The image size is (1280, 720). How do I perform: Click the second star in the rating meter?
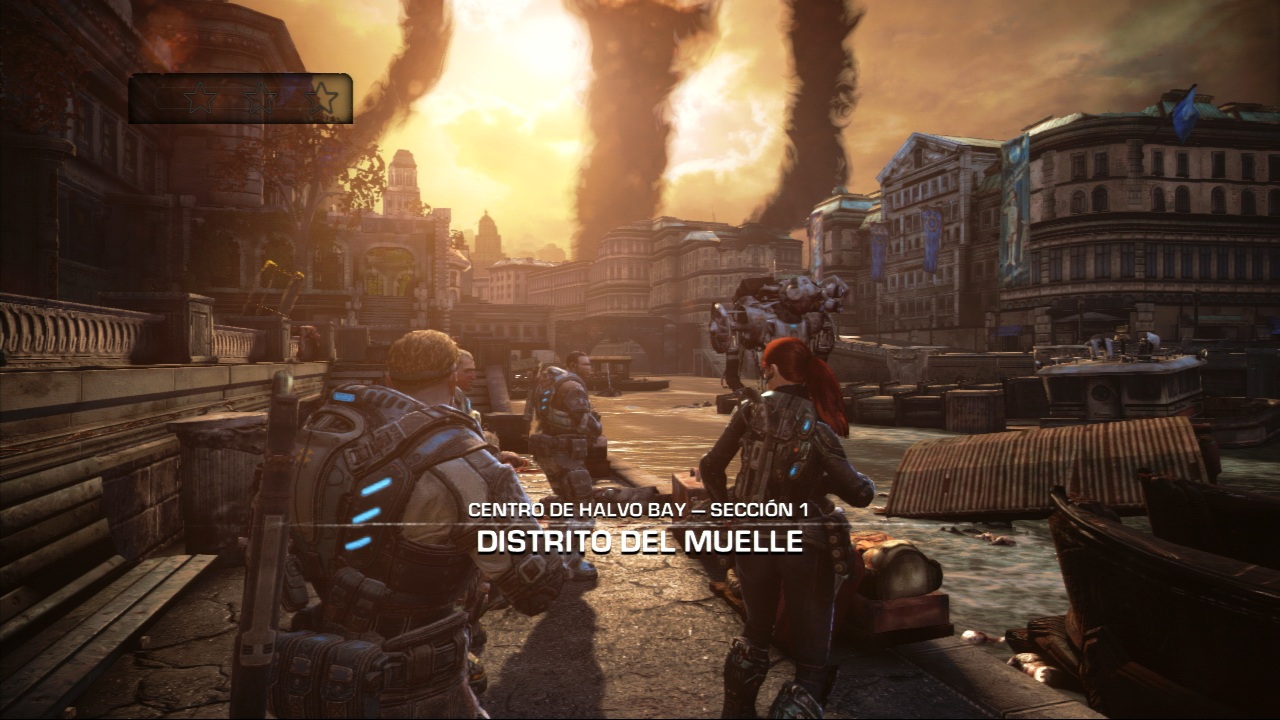(259, 96)
